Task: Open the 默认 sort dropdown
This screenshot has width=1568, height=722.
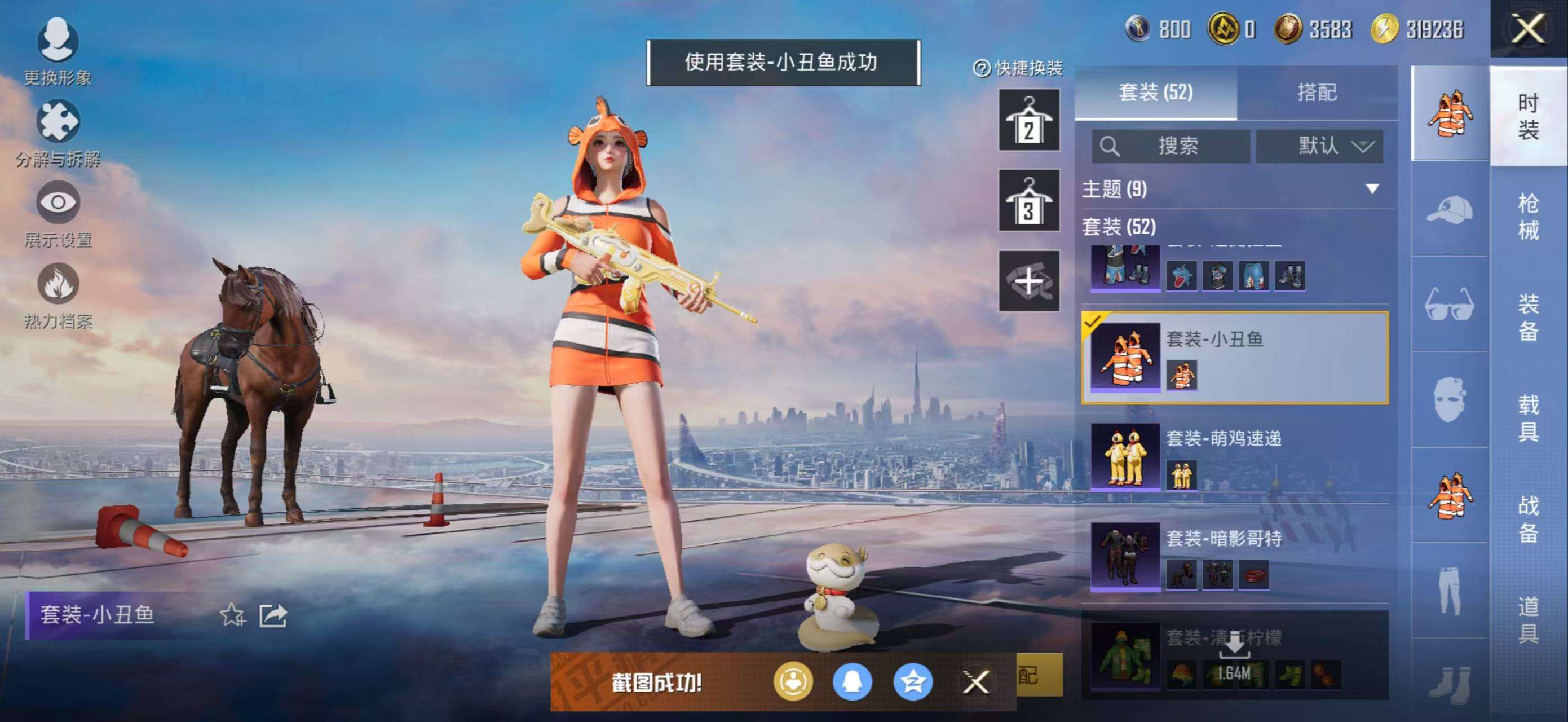Action: point(1320,146)
